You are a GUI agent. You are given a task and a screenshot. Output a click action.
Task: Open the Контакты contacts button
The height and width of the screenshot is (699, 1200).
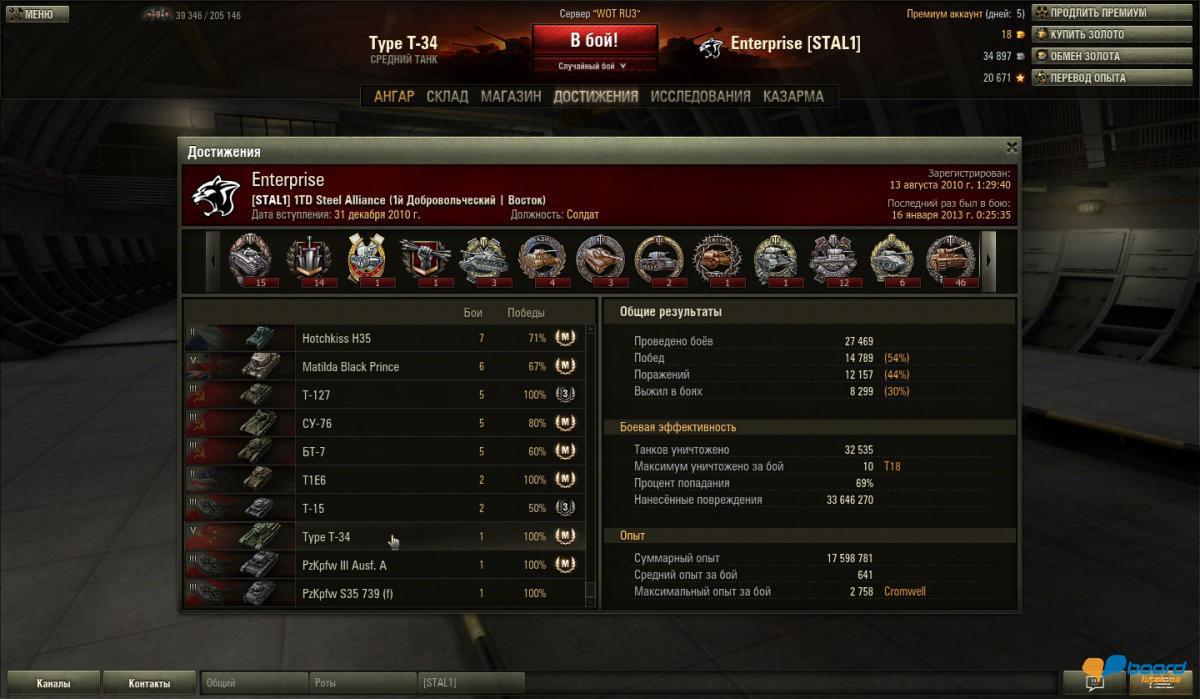pyautogui.click(x=149, y=684)
